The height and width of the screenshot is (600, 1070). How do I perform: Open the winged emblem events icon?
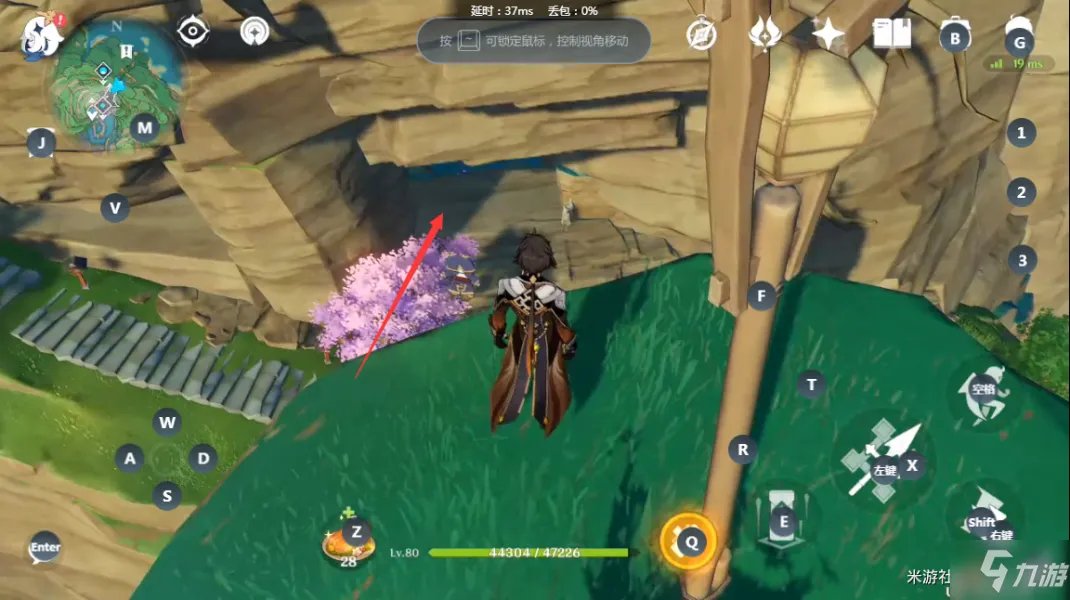[x=765, y=35]
